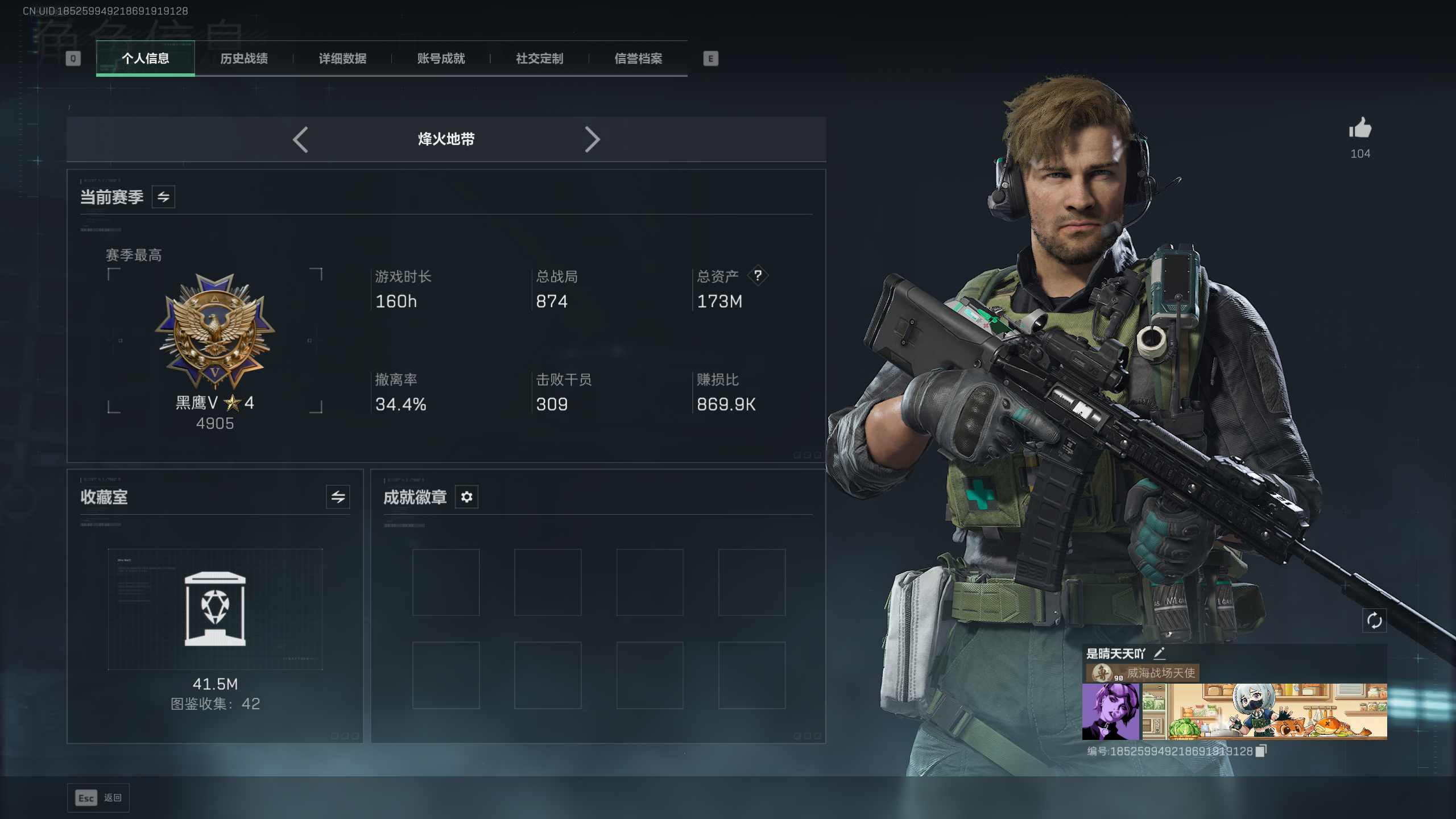1456x819 pixels.
Task: Toggle the 当前赛季 season switch button
Action: point(163,197)
